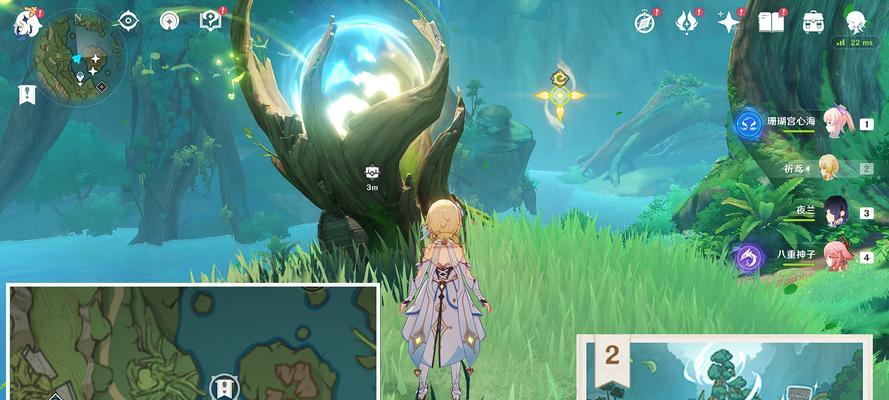Trigger 八重神子's purple elemental burst icon

coord(748,257)
